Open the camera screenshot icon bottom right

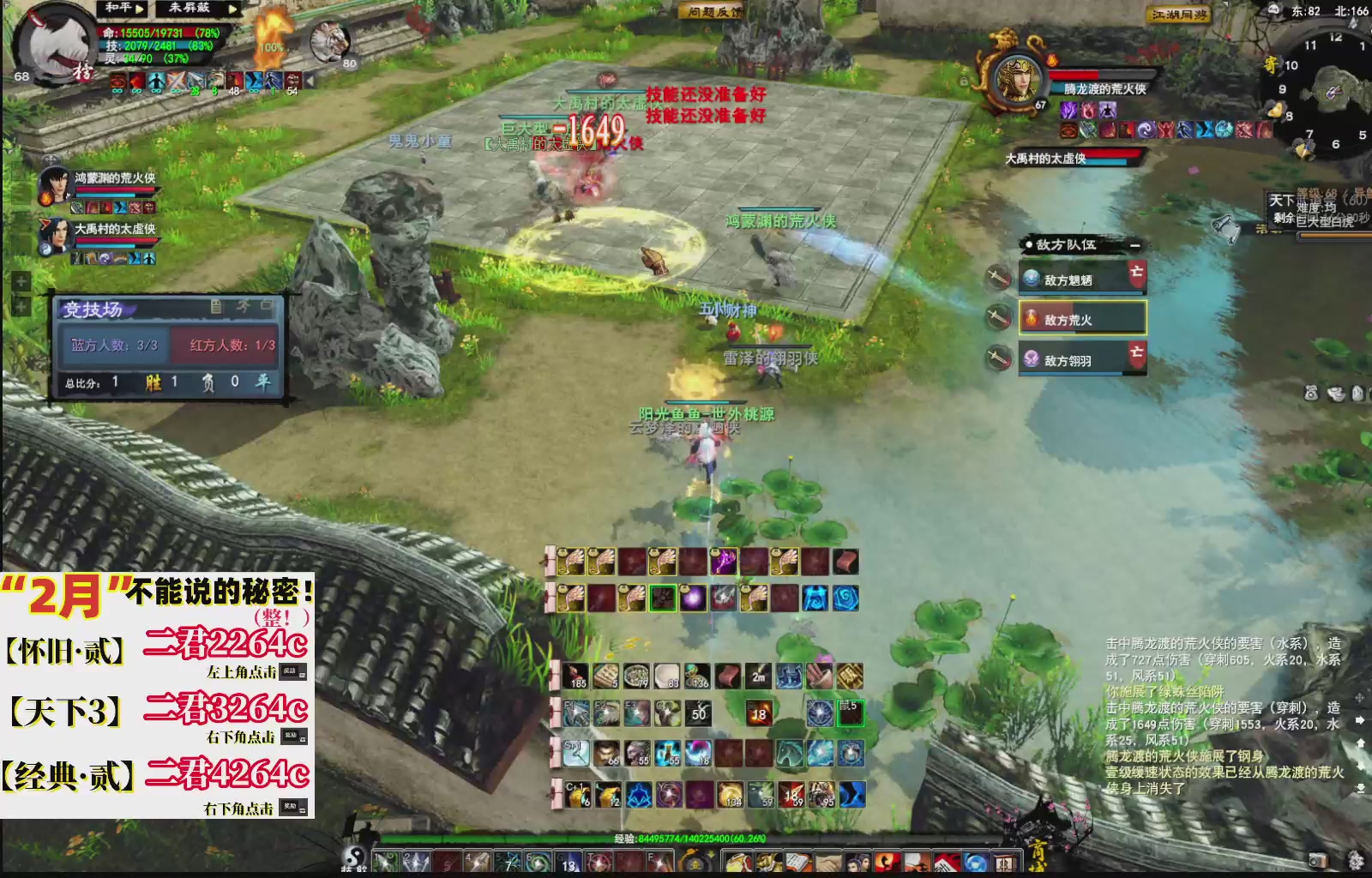pos(1318,861)
